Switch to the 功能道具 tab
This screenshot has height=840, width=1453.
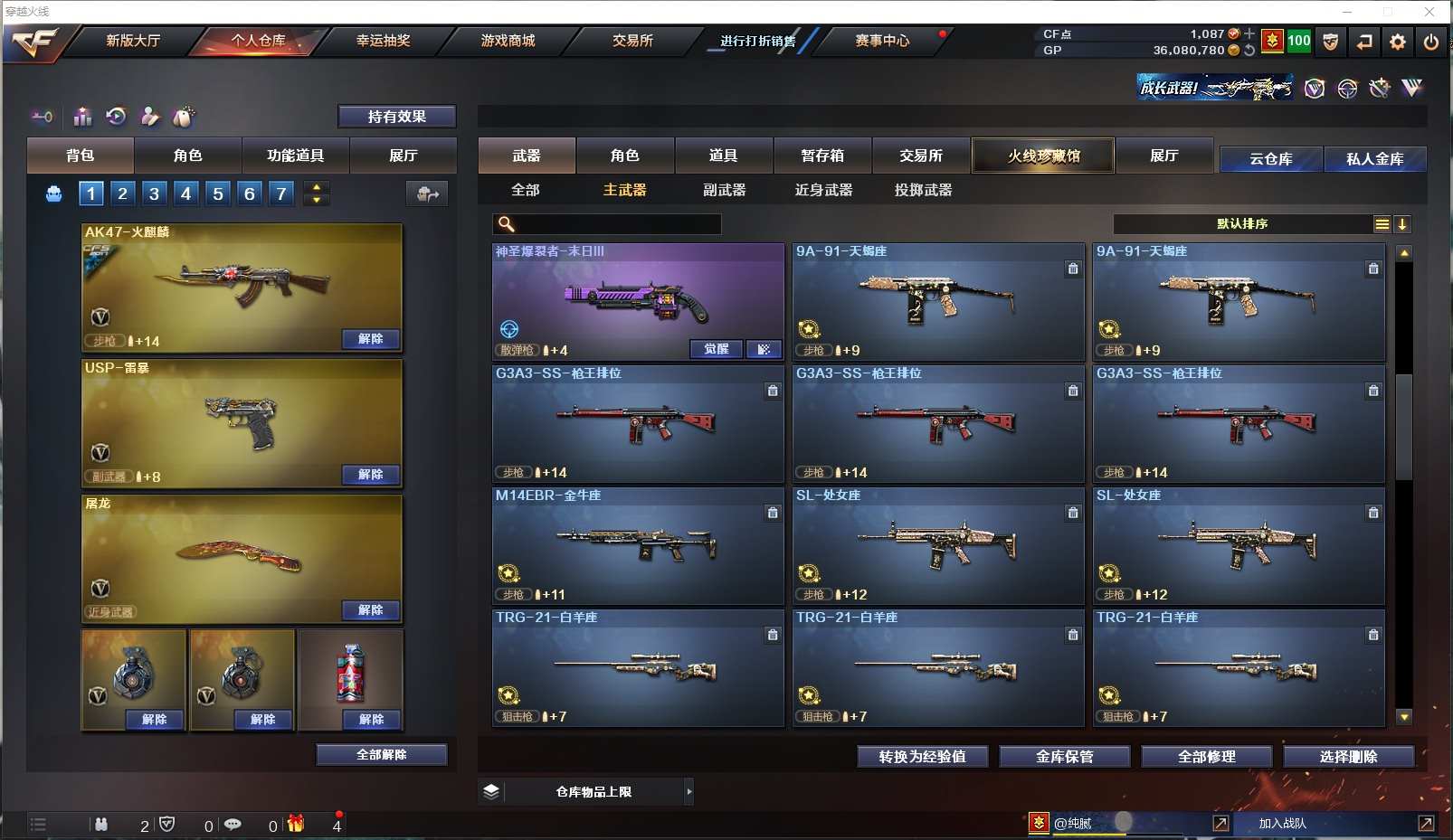(295, 156)
